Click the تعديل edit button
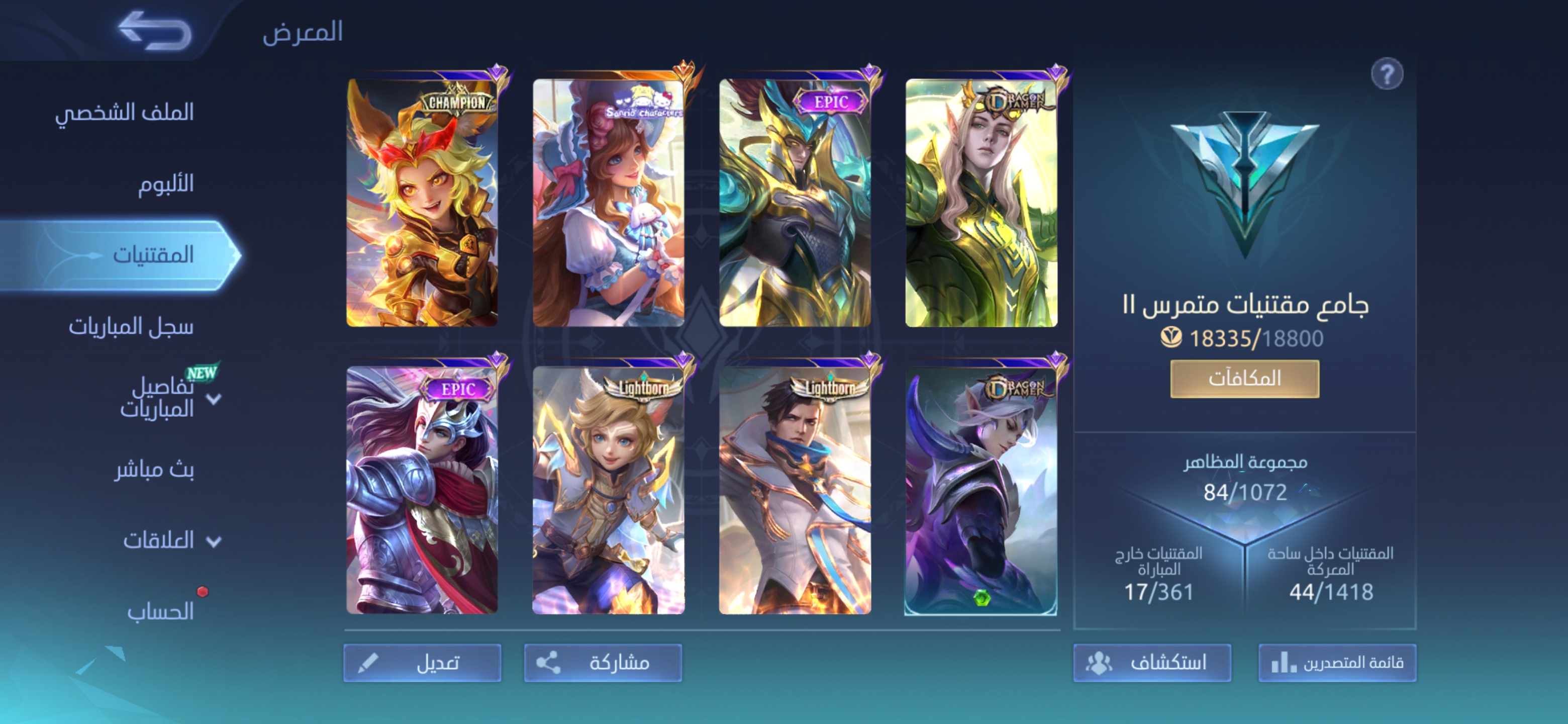The width and height of the screenshot is (1568, 724). [423, 663]
